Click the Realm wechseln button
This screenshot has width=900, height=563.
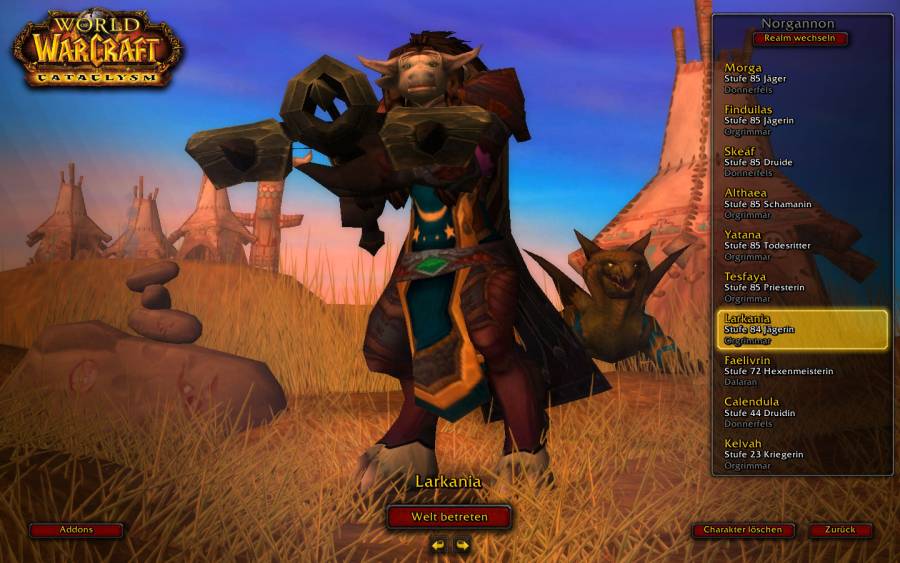click(x=800, y=39)
